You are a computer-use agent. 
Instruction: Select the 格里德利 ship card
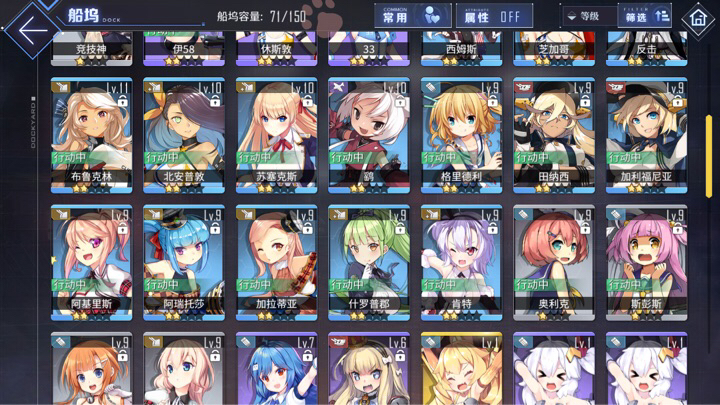coord(458,135)
